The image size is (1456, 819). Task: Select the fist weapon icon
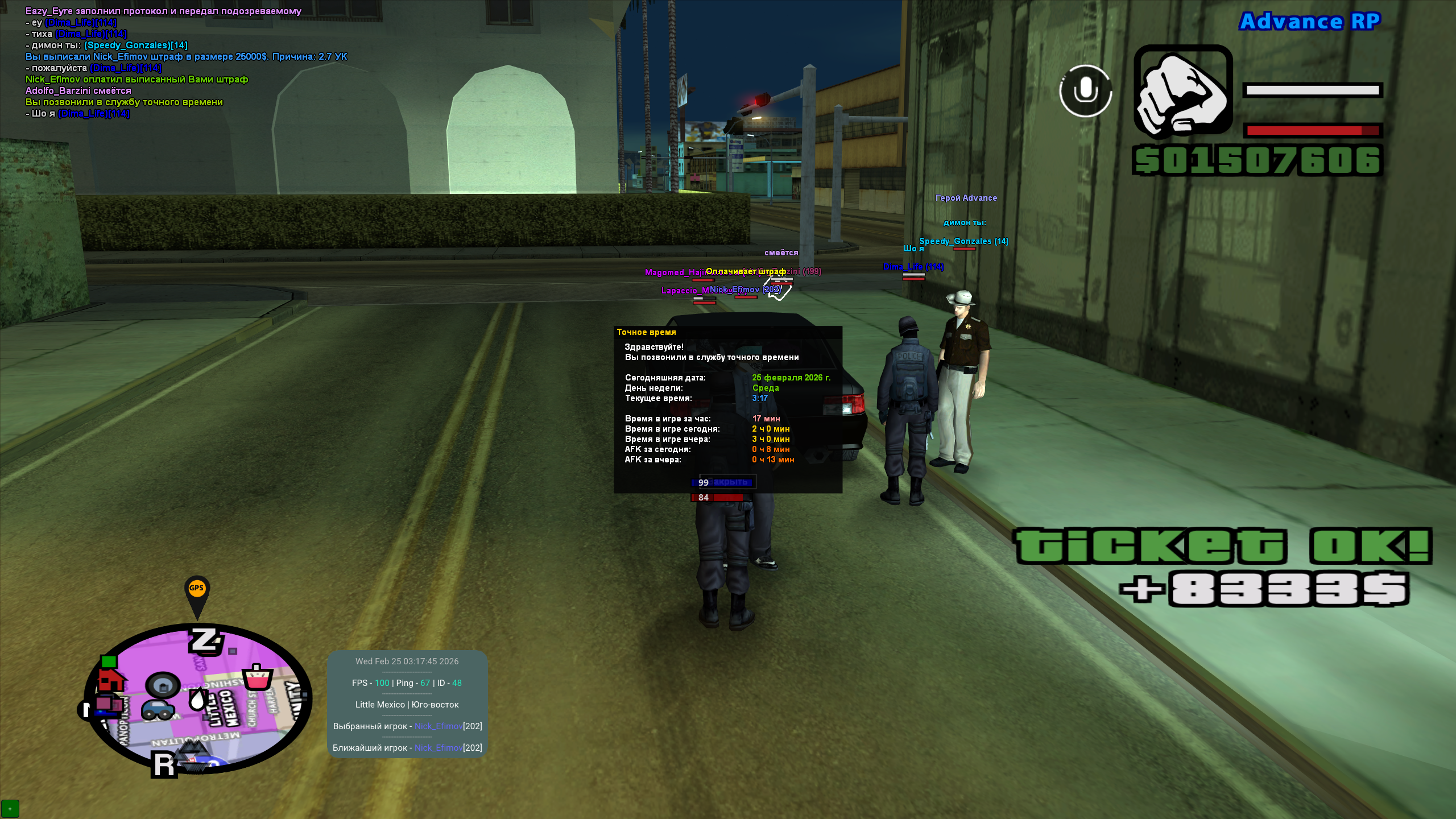(1182, 91)
